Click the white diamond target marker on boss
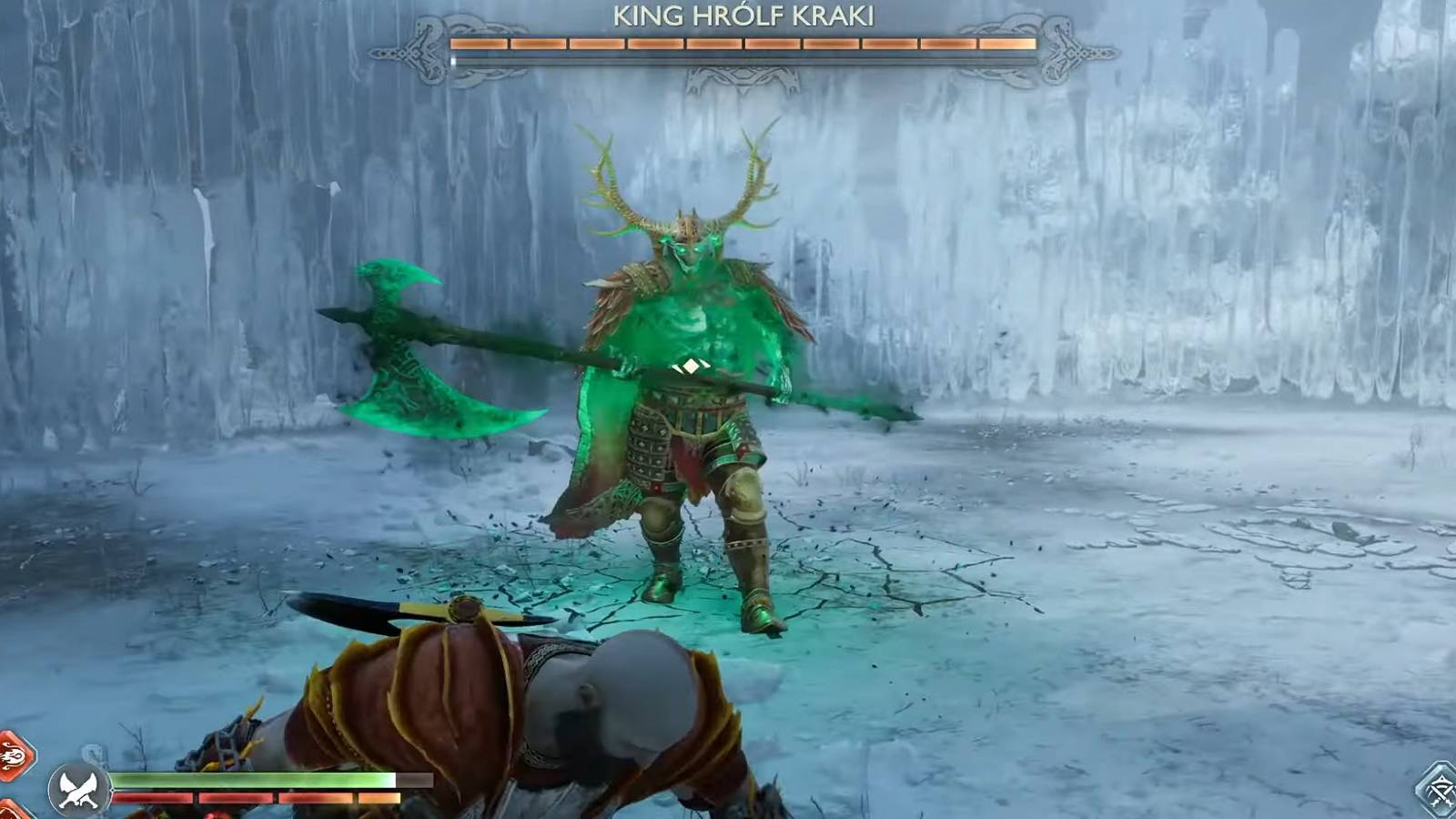This screenshot has height=819, width=1456. (690, 364)
